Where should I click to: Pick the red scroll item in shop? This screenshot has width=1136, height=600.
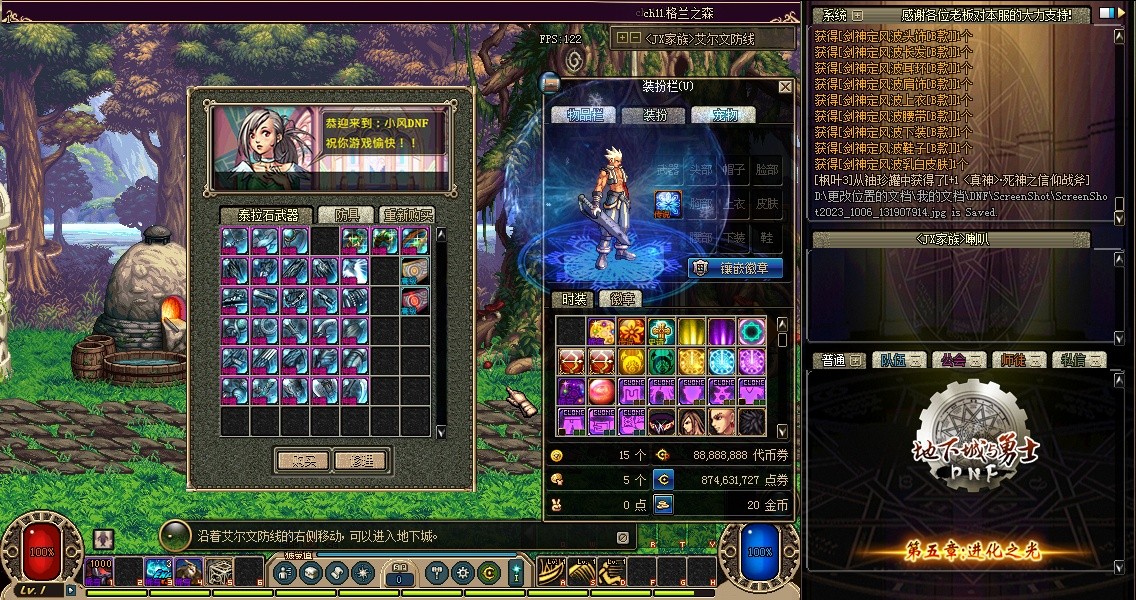415,299
